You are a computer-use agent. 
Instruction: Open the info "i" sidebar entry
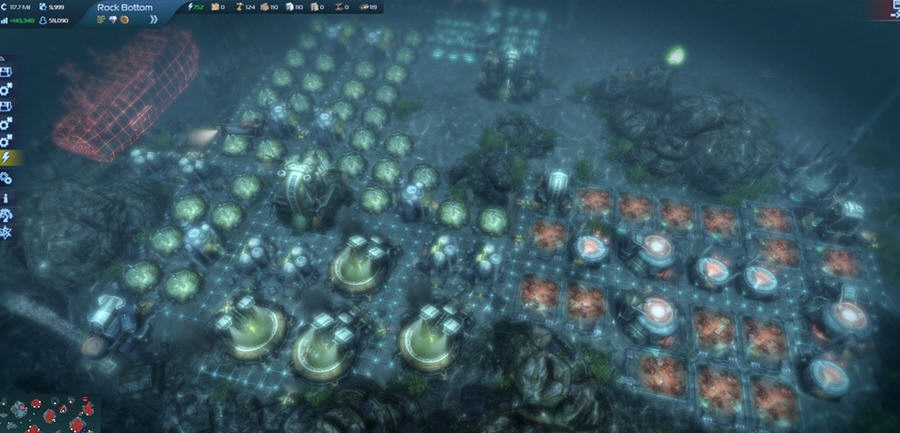[7, 197]
